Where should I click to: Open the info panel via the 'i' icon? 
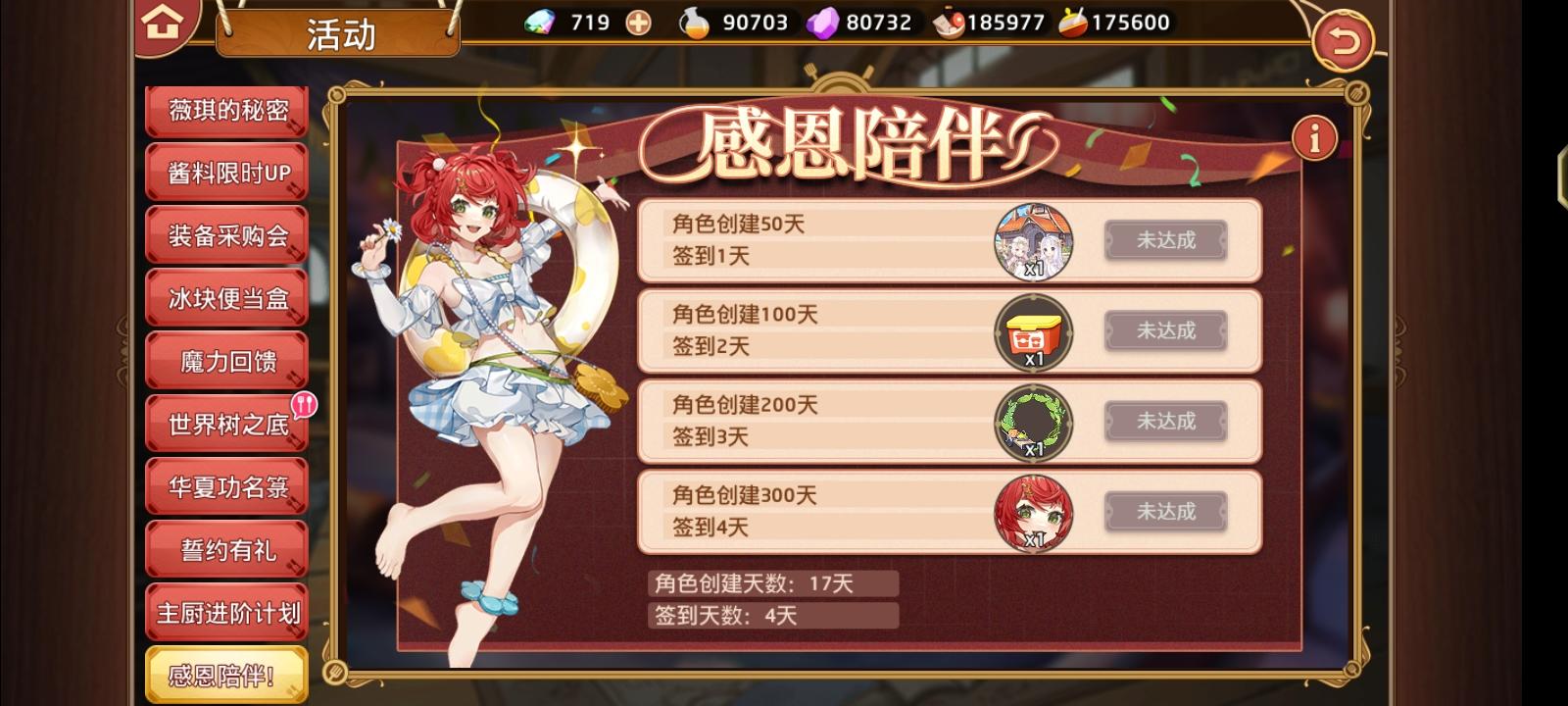click(x=1316, y=137)
